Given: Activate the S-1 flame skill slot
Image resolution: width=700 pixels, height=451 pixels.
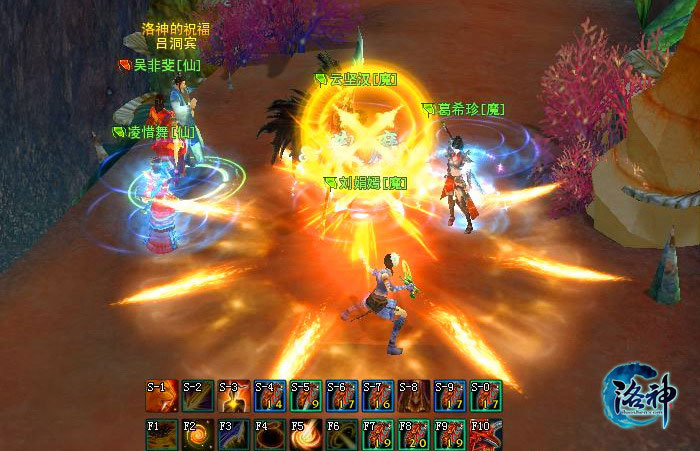Looking at the screenshot, I should (x=160, y=396).
